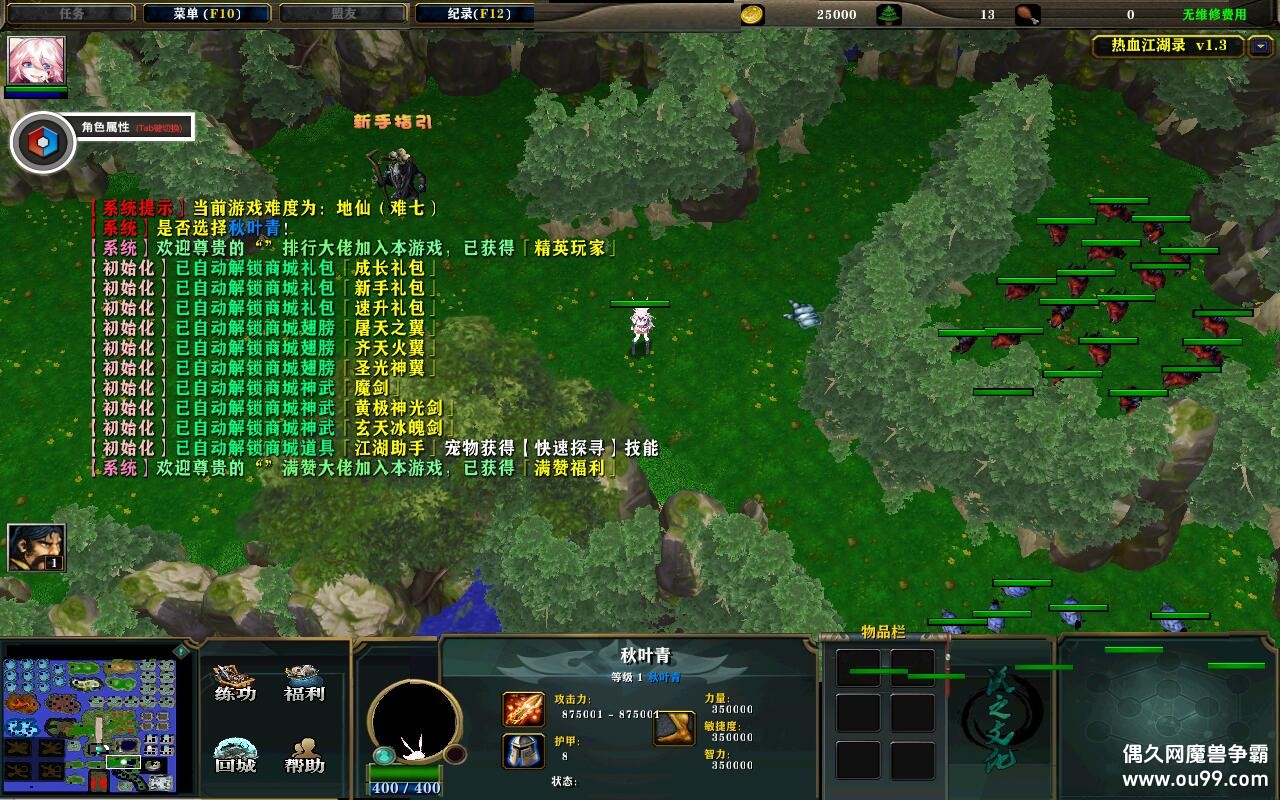1280x800 pixels.
Task: Select the bearded man hero icon
Action: point(36,547)
